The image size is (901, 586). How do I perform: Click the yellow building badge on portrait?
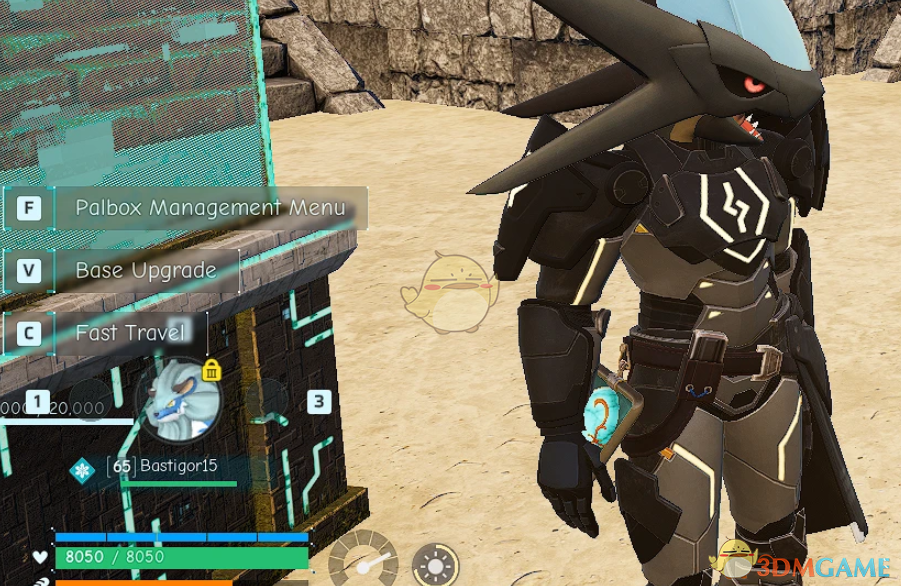212,370
